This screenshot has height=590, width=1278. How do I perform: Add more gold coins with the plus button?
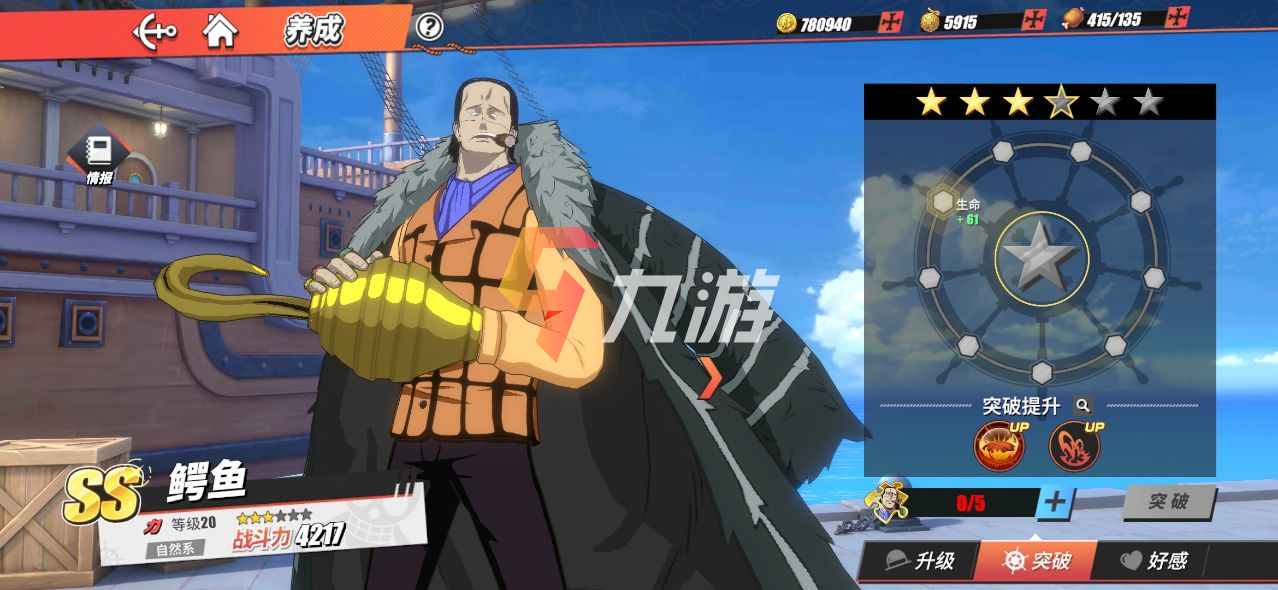click(890, 22)
